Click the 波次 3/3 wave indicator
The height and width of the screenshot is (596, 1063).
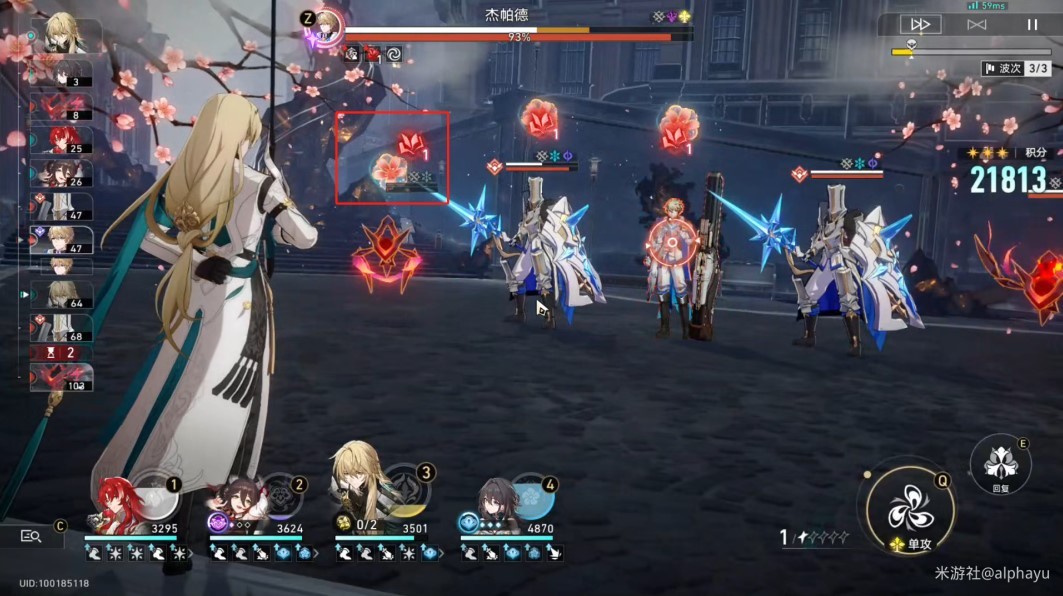[1015, 68]
